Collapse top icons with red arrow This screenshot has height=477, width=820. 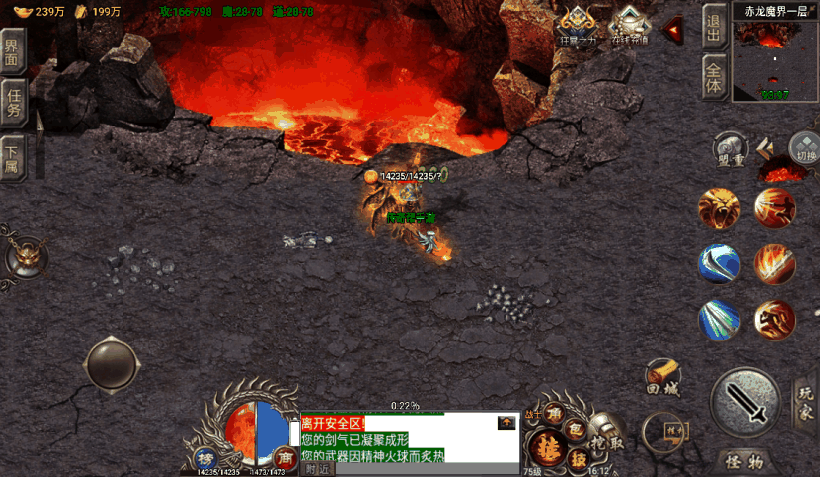(x=673, y=30)
